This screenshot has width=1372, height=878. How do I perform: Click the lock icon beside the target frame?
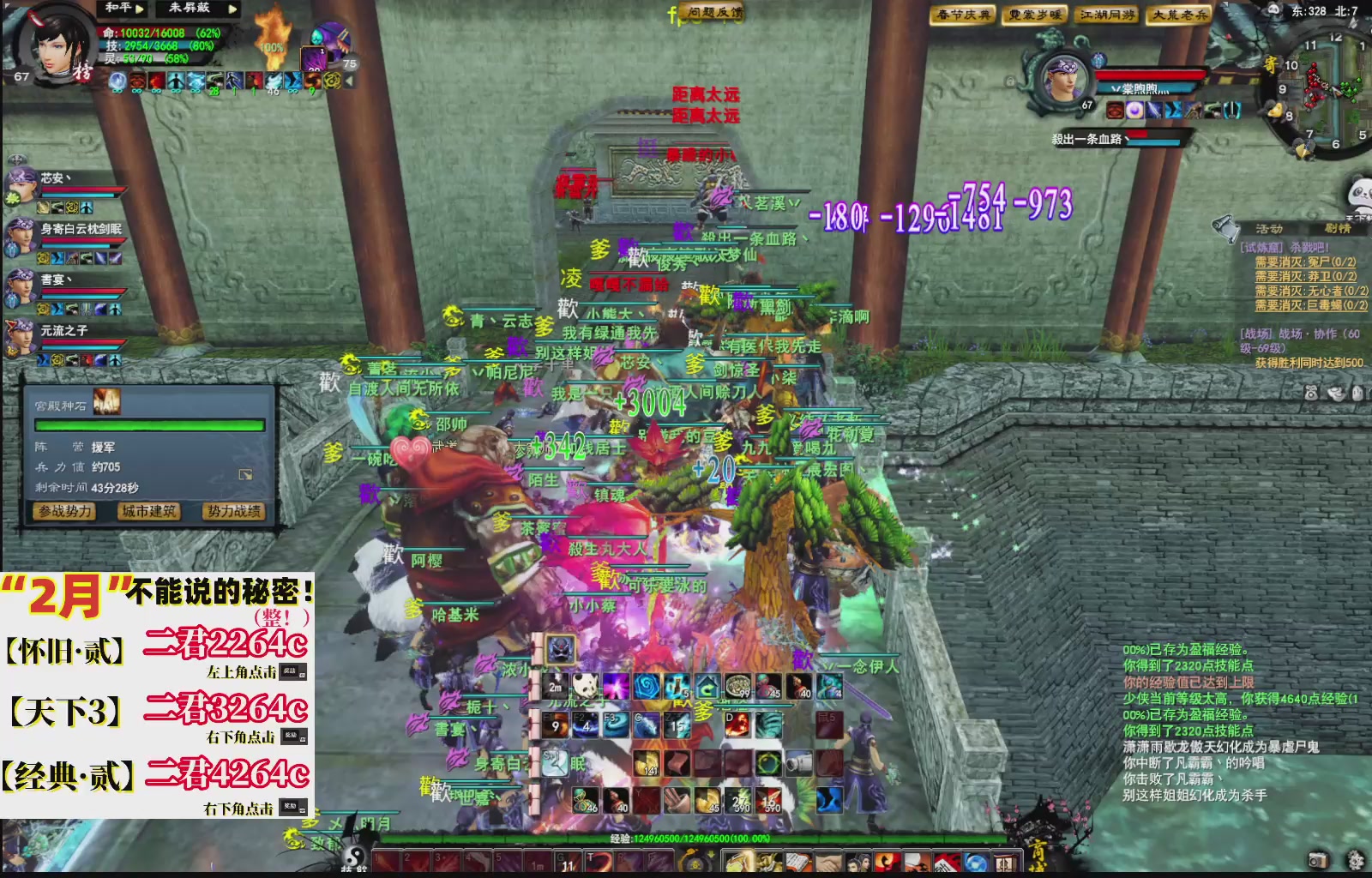pos(1010,81)
